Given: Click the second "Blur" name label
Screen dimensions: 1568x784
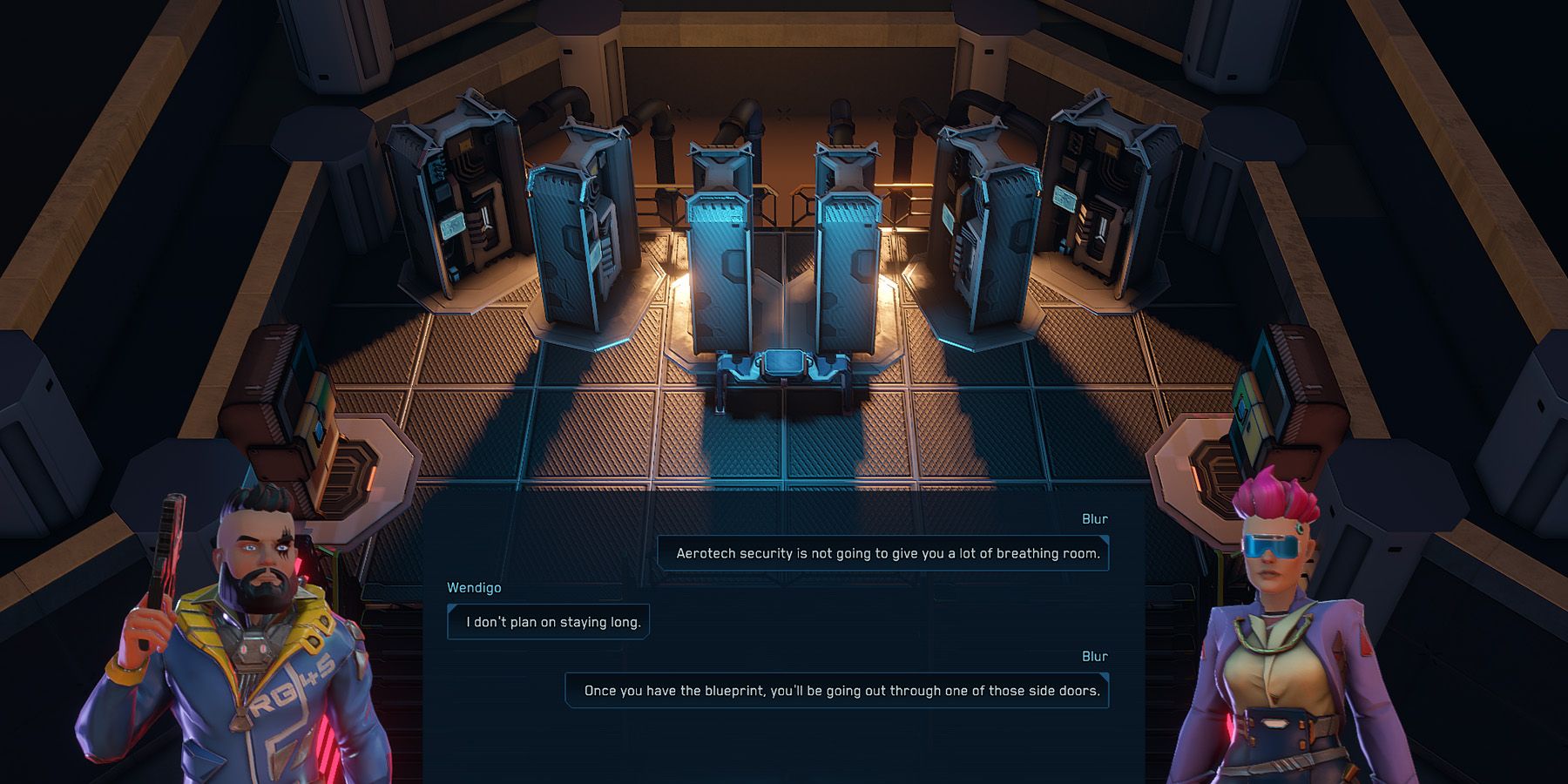Looking at the screenshot, I should pyautogui.click(x=1096, y=656).
